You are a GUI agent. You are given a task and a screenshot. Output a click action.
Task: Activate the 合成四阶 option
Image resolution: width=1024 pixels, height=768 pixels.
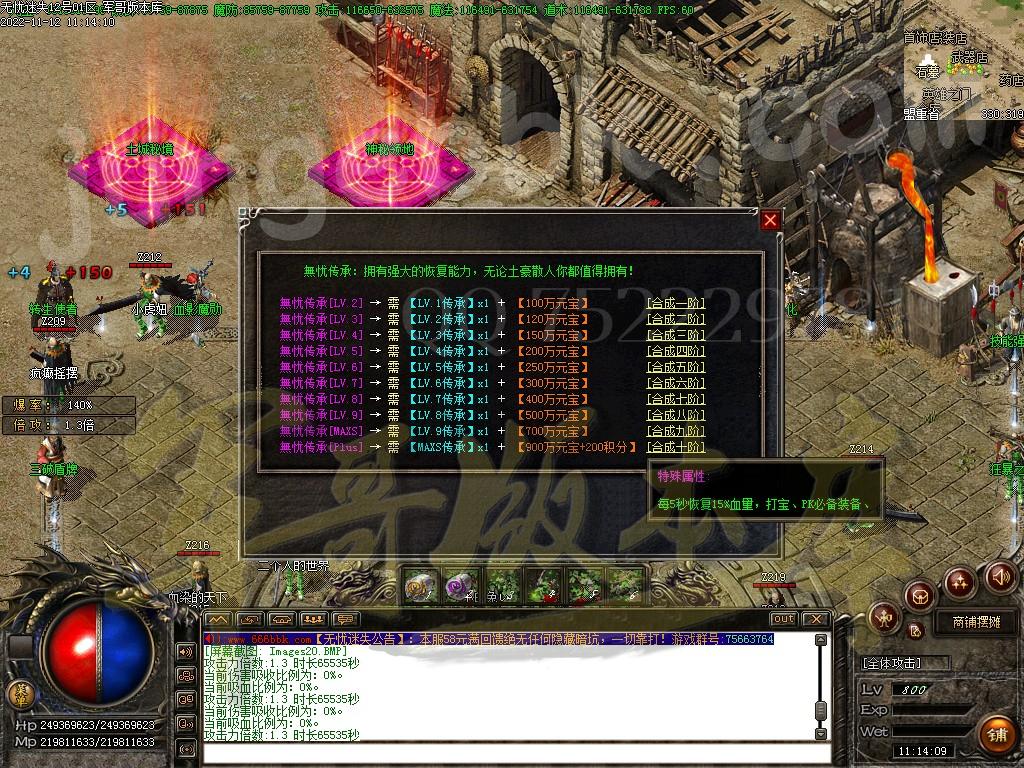tap(675, 351)
